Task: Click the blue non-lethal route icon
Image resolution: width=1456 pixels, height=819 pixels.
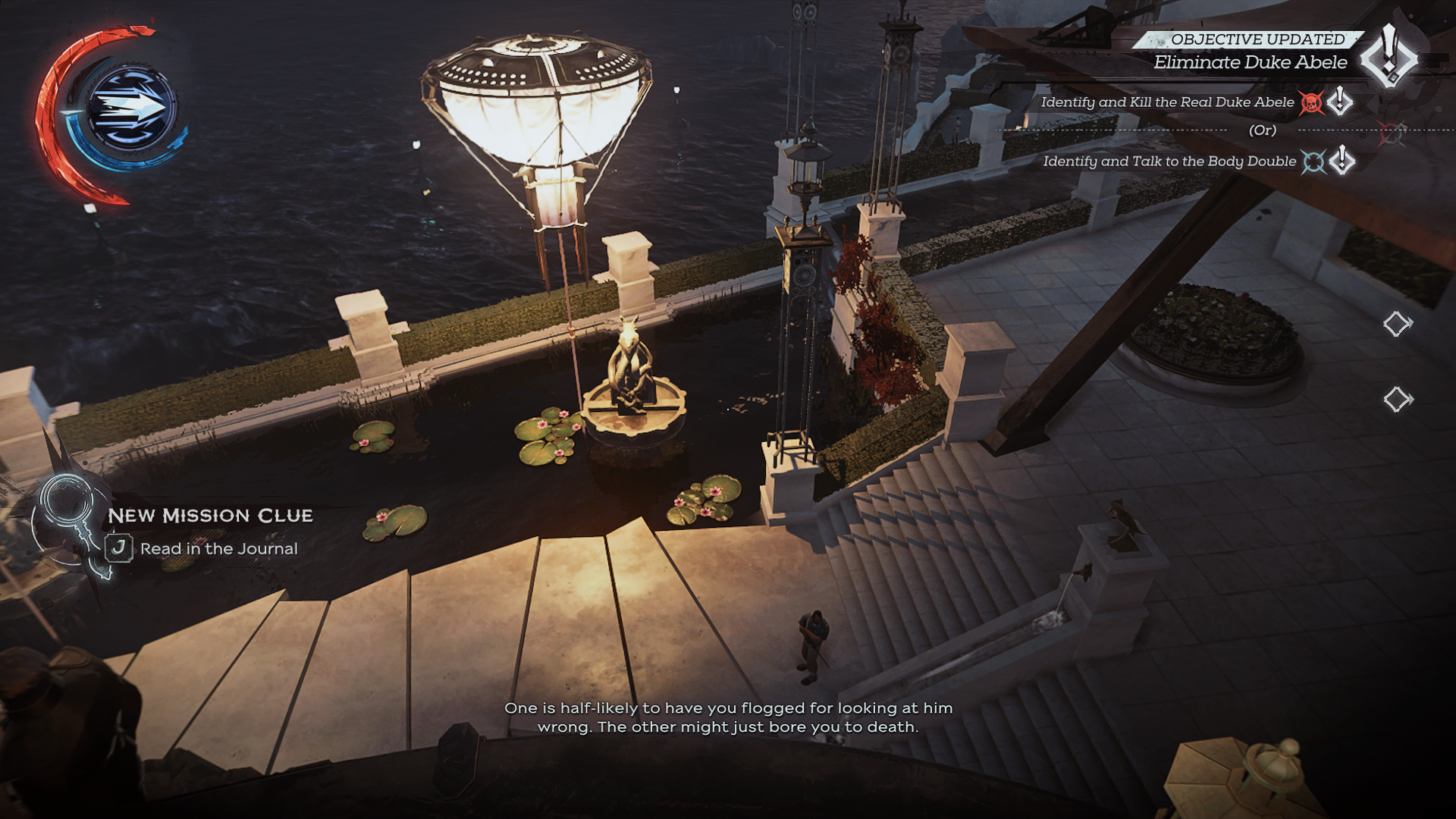Action: (1313, 162)
